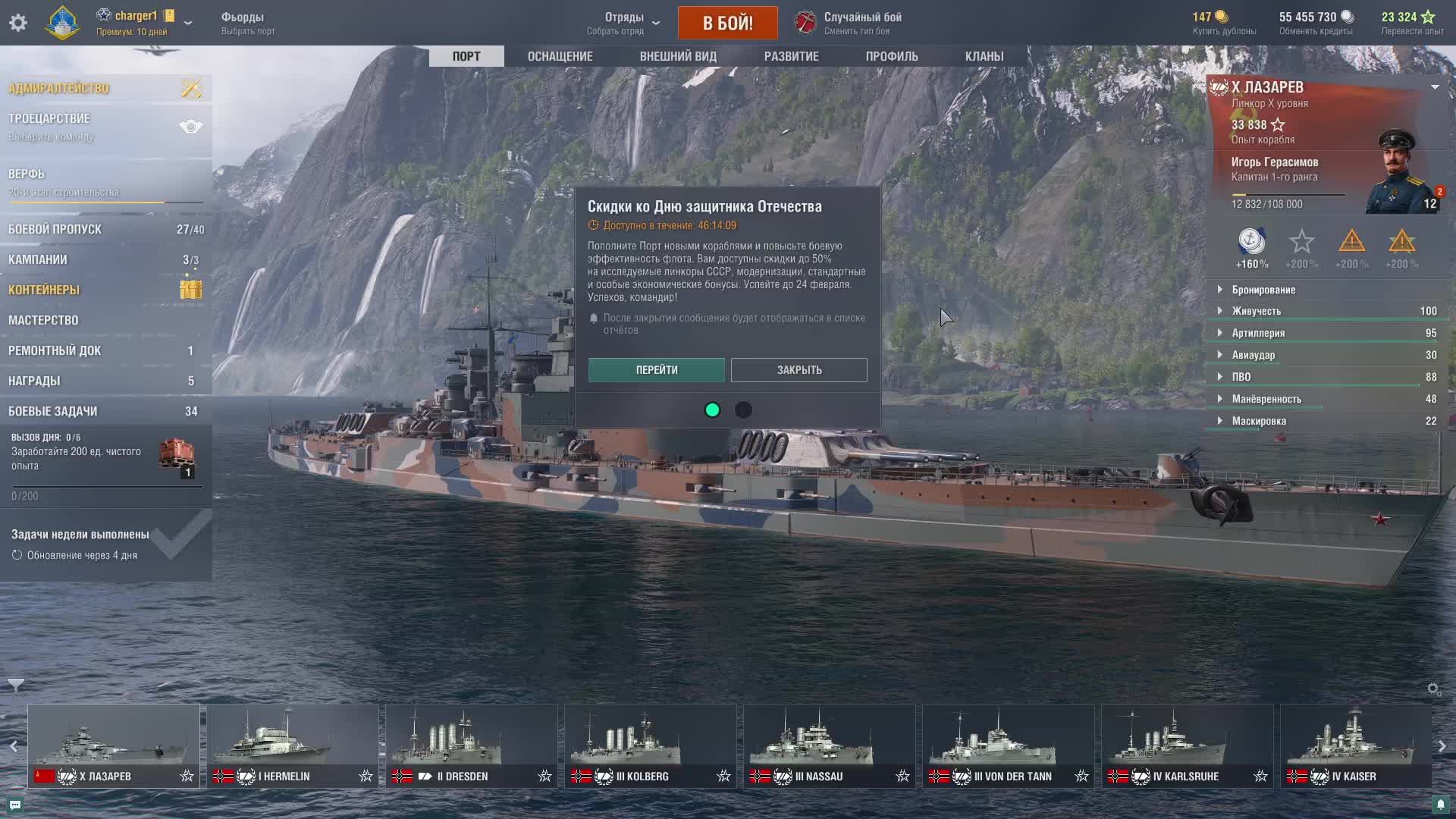
Task: Click ПЕРЕЙТИ in the discount popup
Action: coord(656,370)
